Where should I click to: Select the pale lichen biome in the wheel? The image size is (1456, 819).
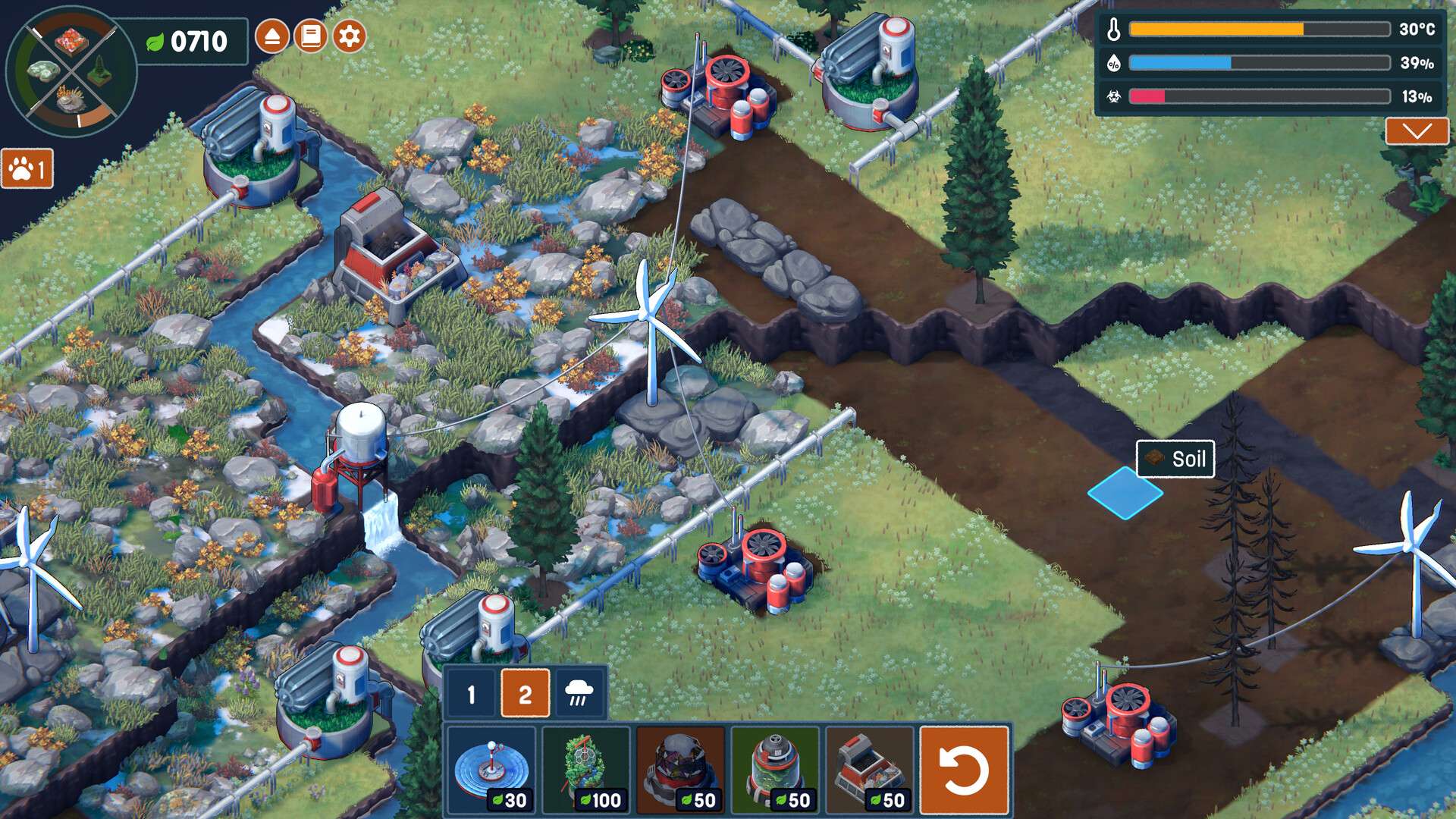click(x=42, y=71)
